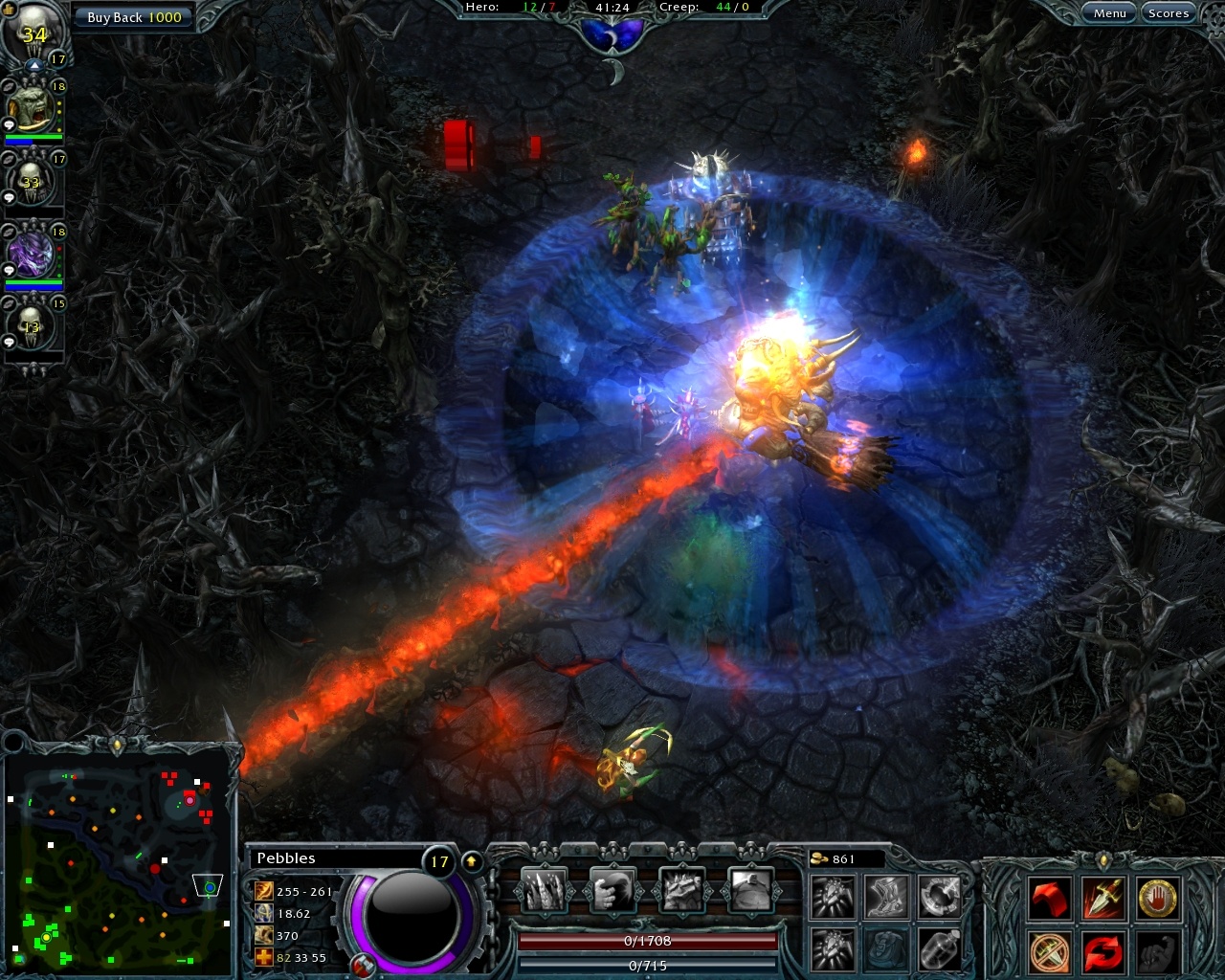The width and height of the screenshot is (1225, 980).
Task: Activate Pebbles' ultimate Enlarge ability
Action: [751, 888]
